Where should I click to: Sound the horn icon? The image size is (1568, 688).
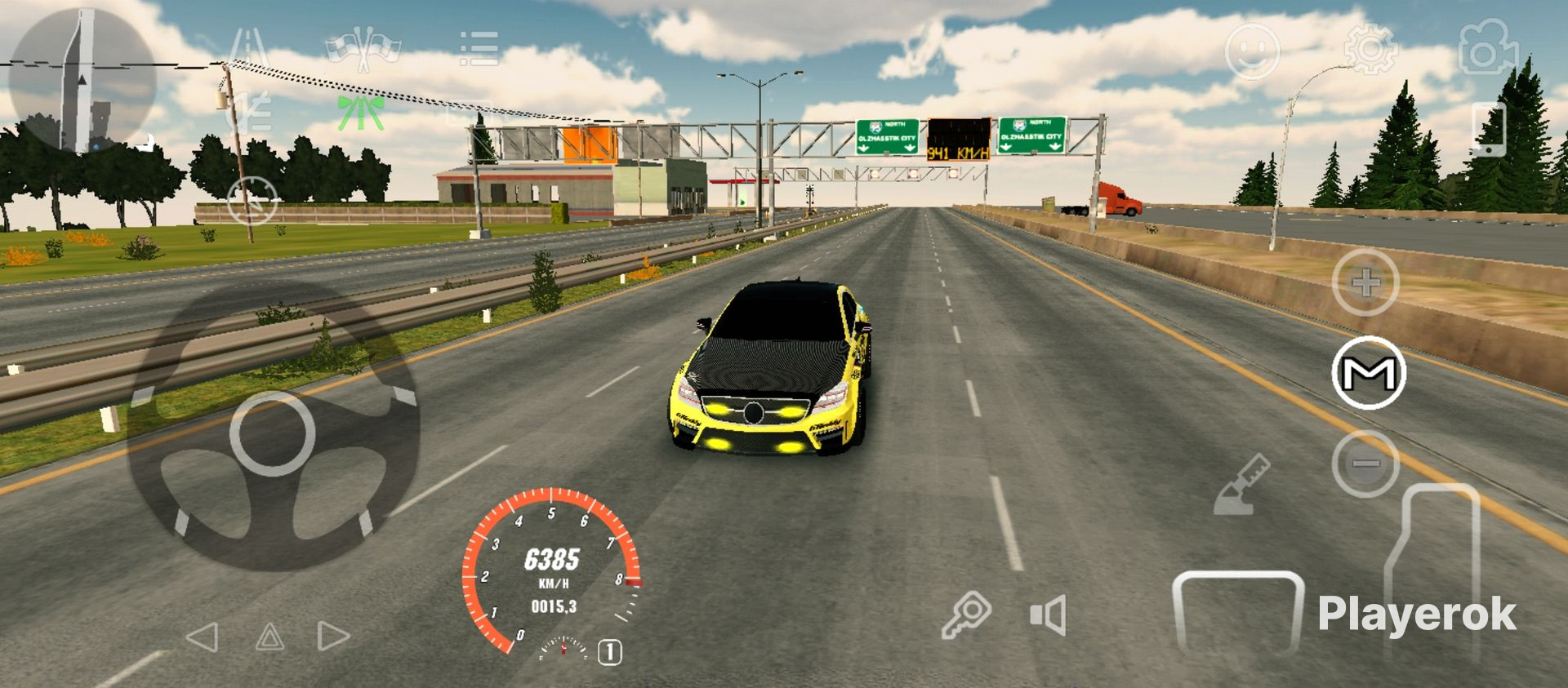pyautogui.click(x=1049, y=615)
